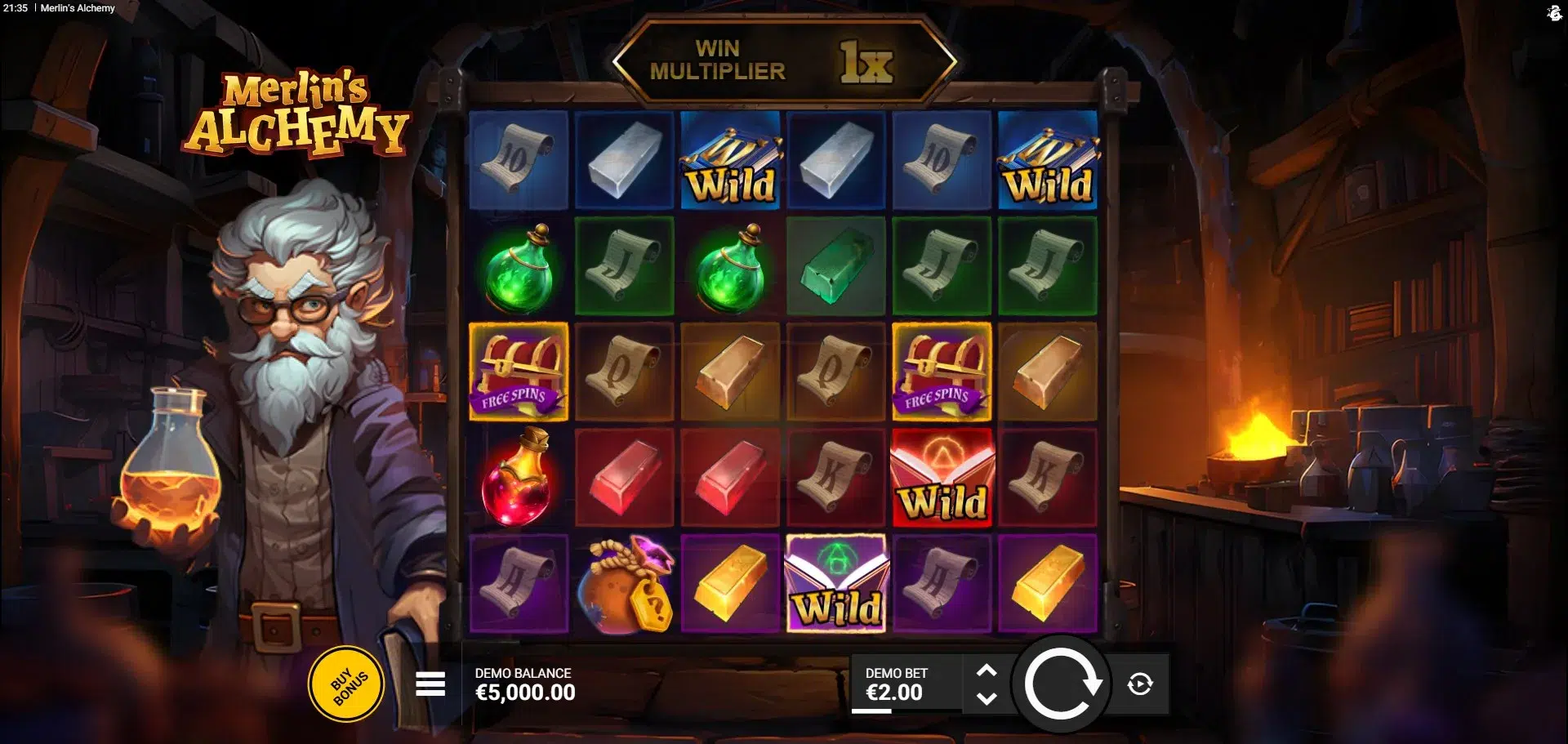The width and height of the screenshot is (1568, 744).
Task: Open the hamburger game menu
Action: pyautogui.click(x=430, y=684)
